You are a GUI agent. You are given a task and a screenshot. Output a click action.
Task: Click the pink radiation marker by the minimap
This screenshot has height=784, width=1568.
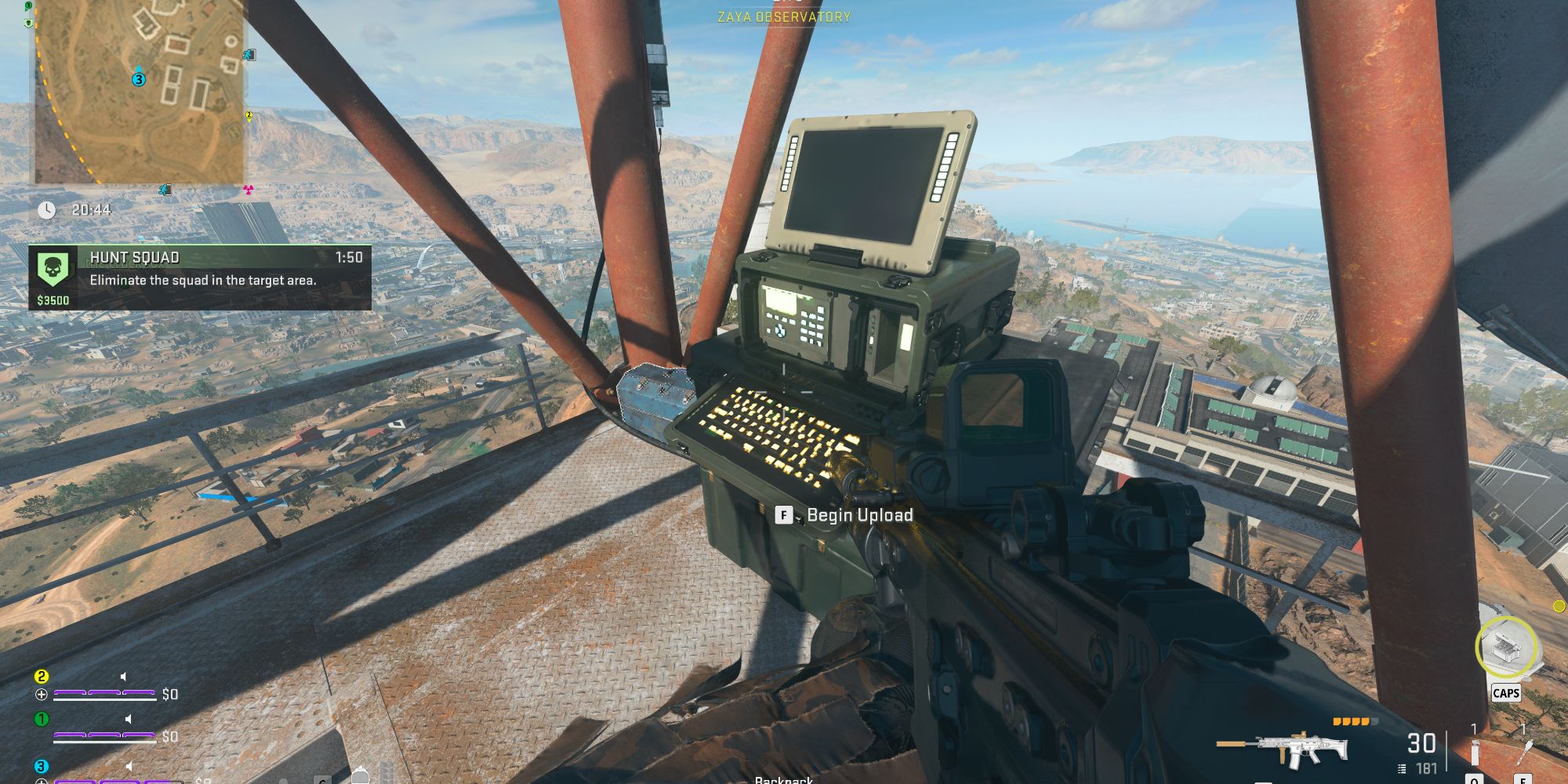click(x=249, y=189)
